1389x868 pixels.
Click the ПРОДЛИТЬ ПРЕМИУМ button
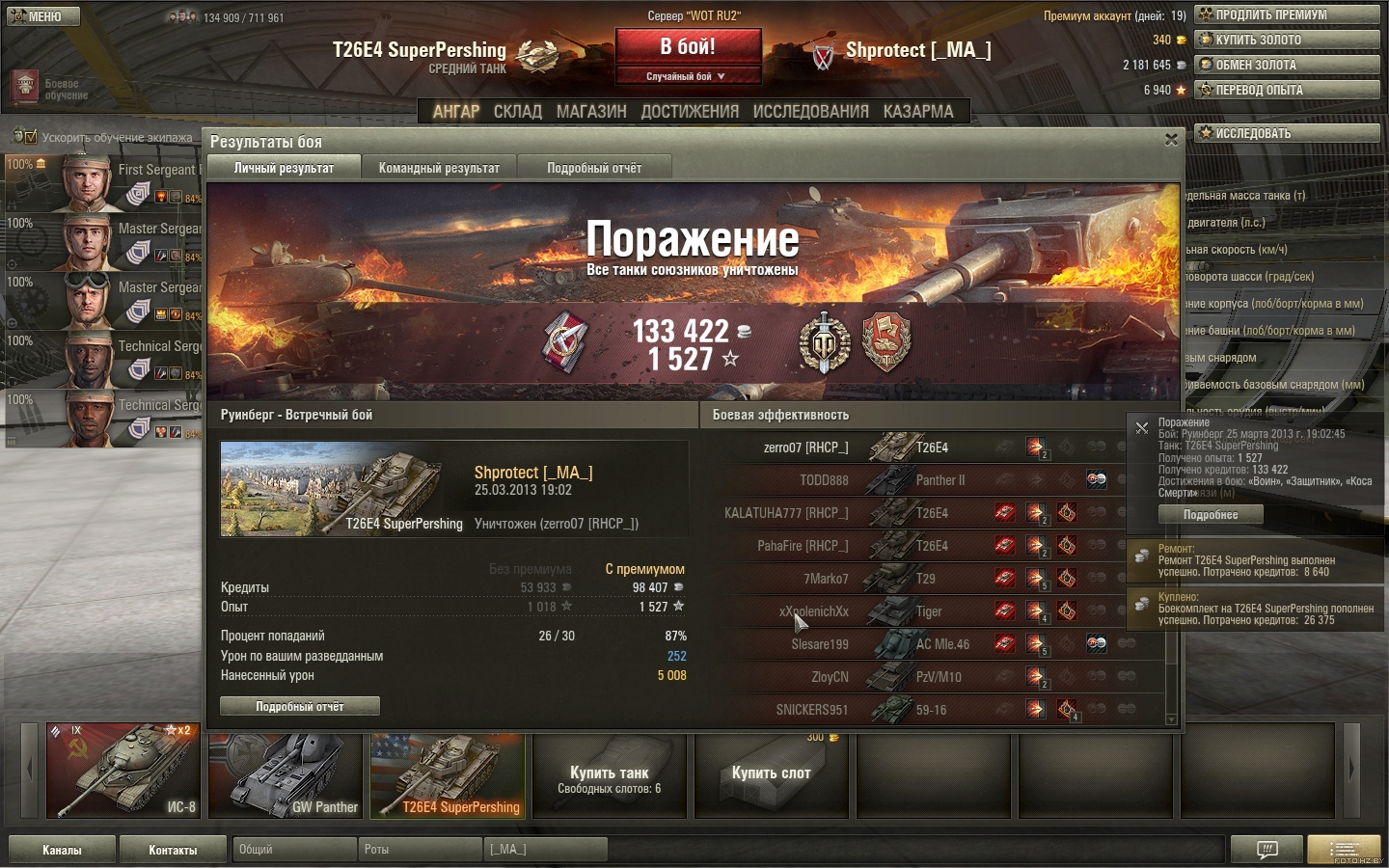point(1286,14)
